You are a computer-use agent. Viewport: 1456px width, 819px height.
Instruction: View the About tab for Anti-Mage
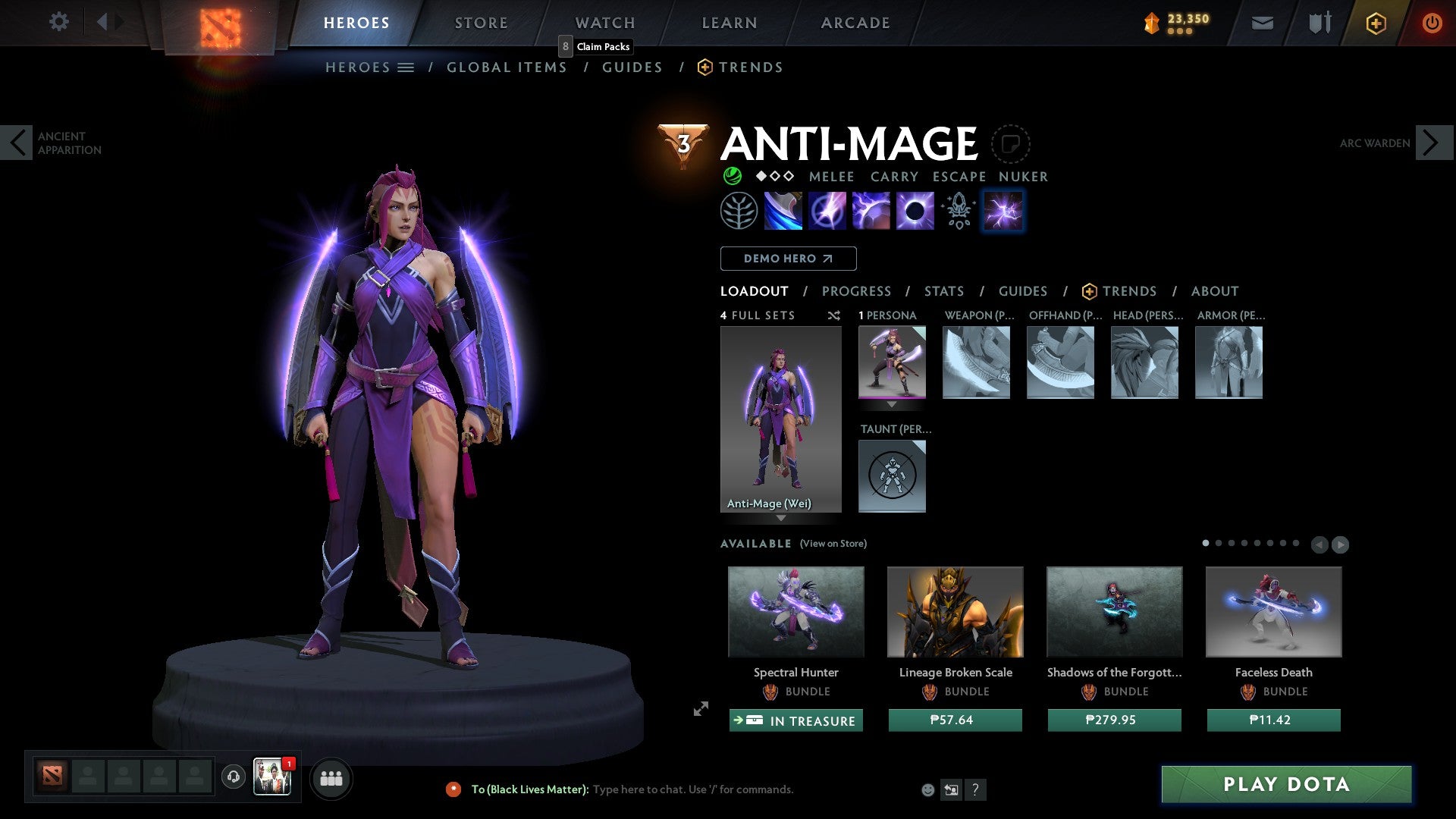point(1214,291)
